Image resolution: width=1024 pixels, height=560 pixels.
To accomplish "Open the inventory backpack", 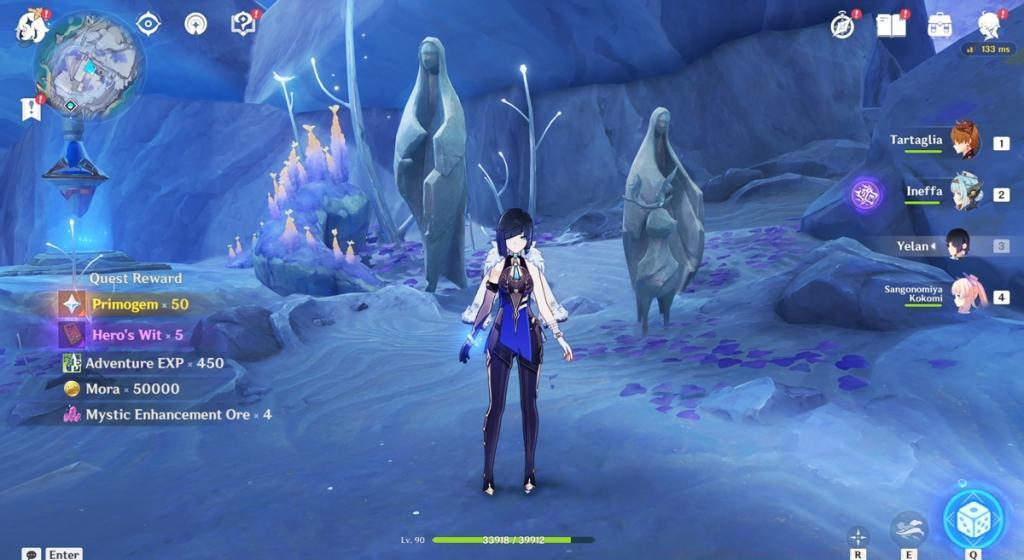I will tap(939, 26).
